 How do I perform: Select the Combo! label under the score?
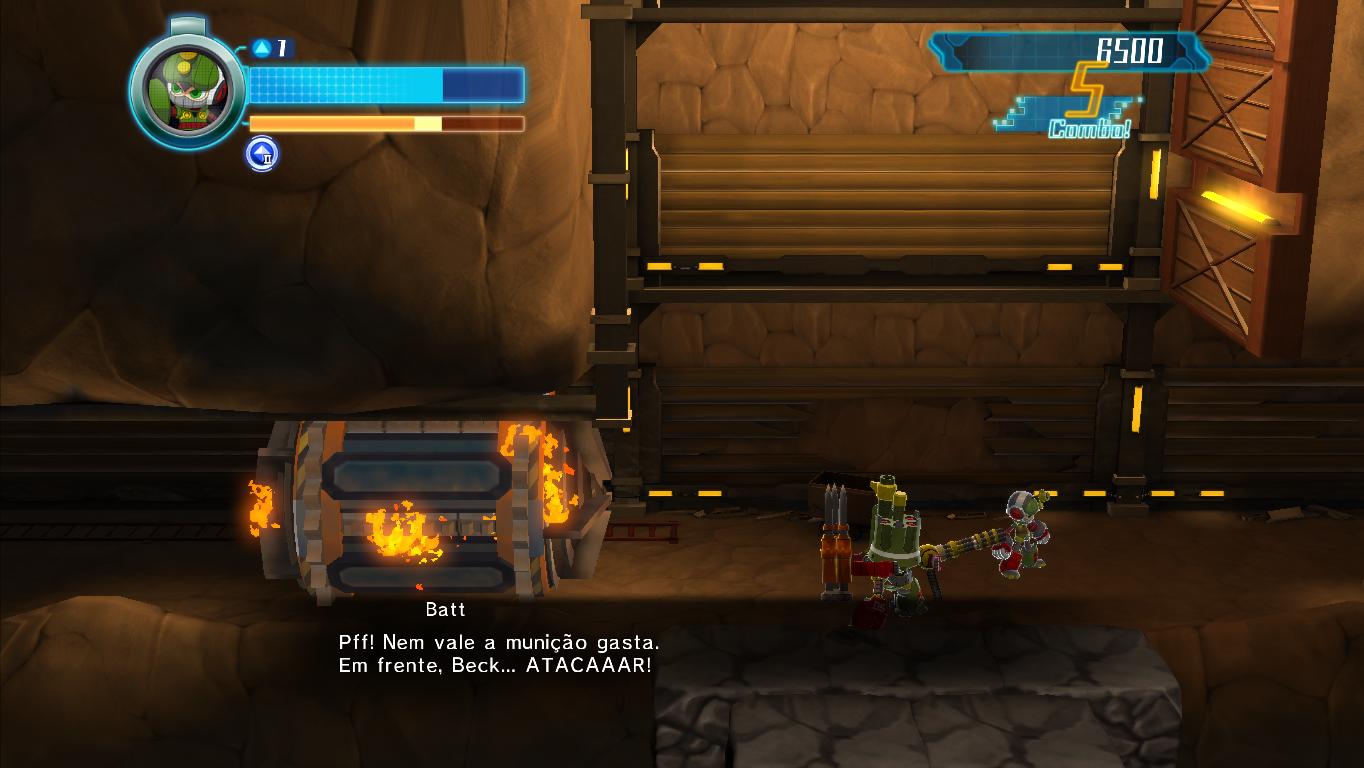pyautogui.click(x=1088, y=127)
